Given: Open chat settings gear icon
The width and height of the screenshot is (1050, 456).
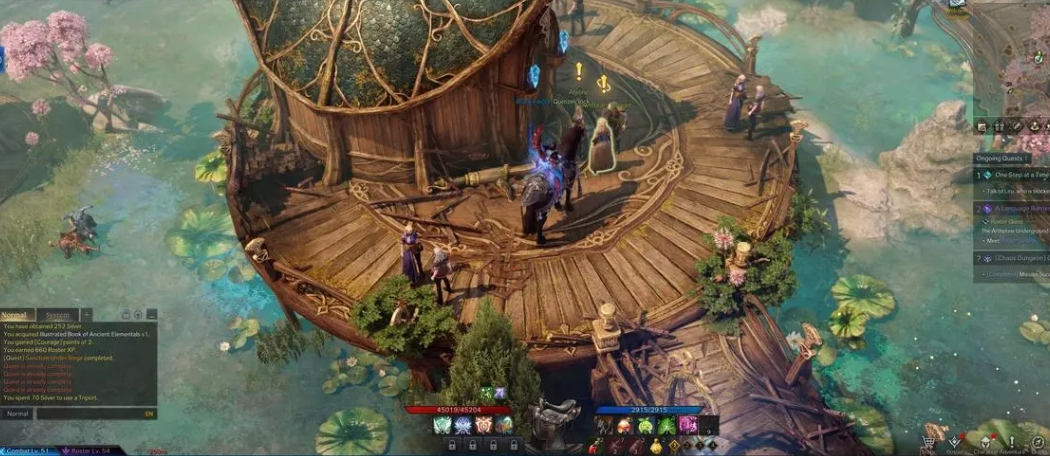Looking at the screenshot, I should point(138,315).
